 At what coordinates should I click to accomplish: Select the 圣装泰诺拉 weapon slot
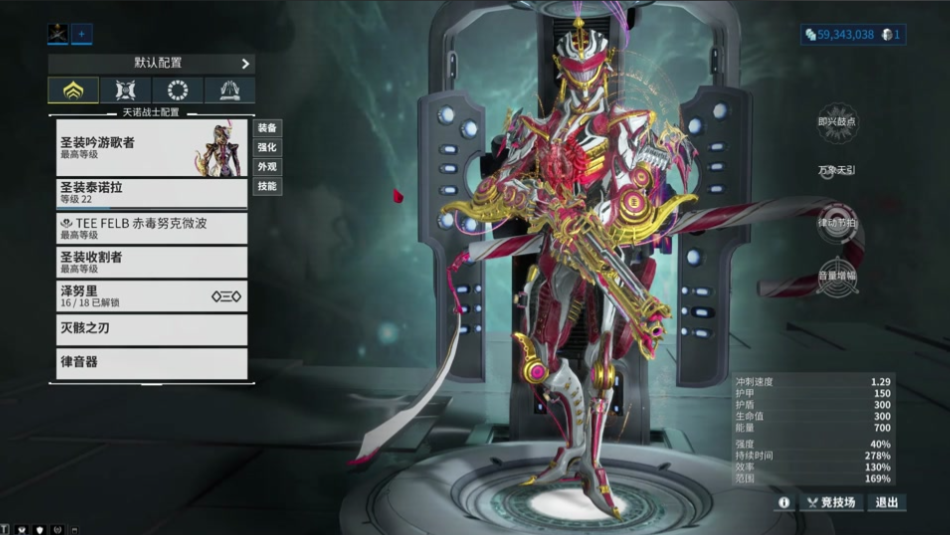(x=151, y=193)
